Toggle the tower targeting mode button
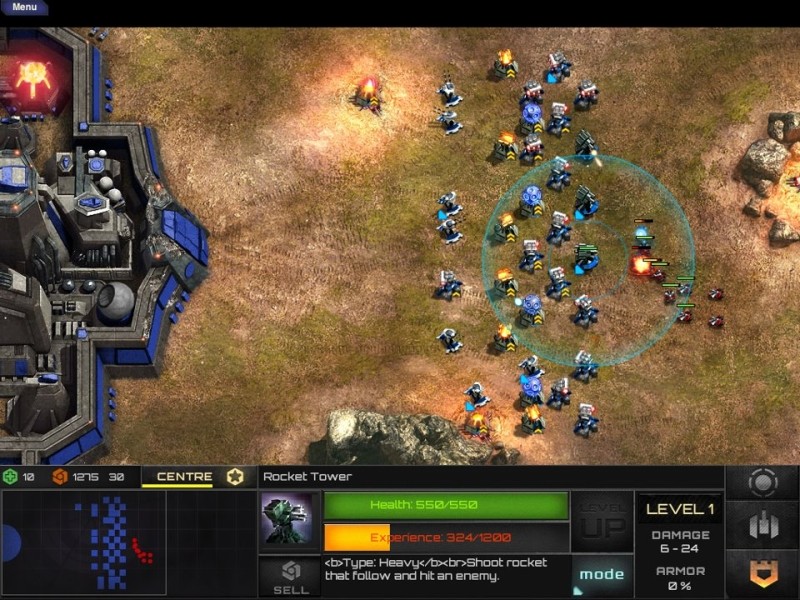 point(602,575)
